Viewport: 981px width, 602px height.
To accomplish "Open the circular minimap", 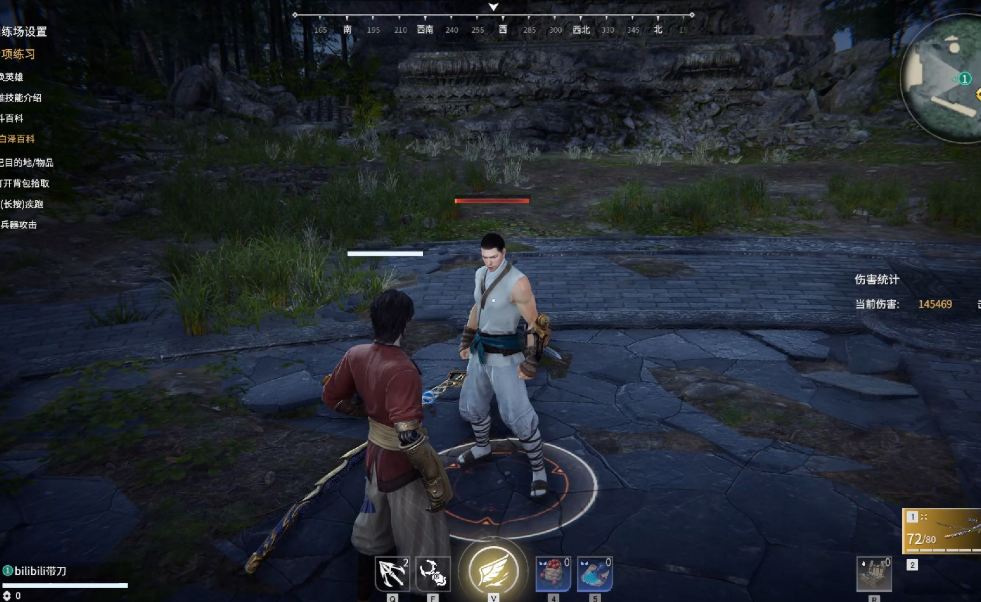I will point(945,78).
